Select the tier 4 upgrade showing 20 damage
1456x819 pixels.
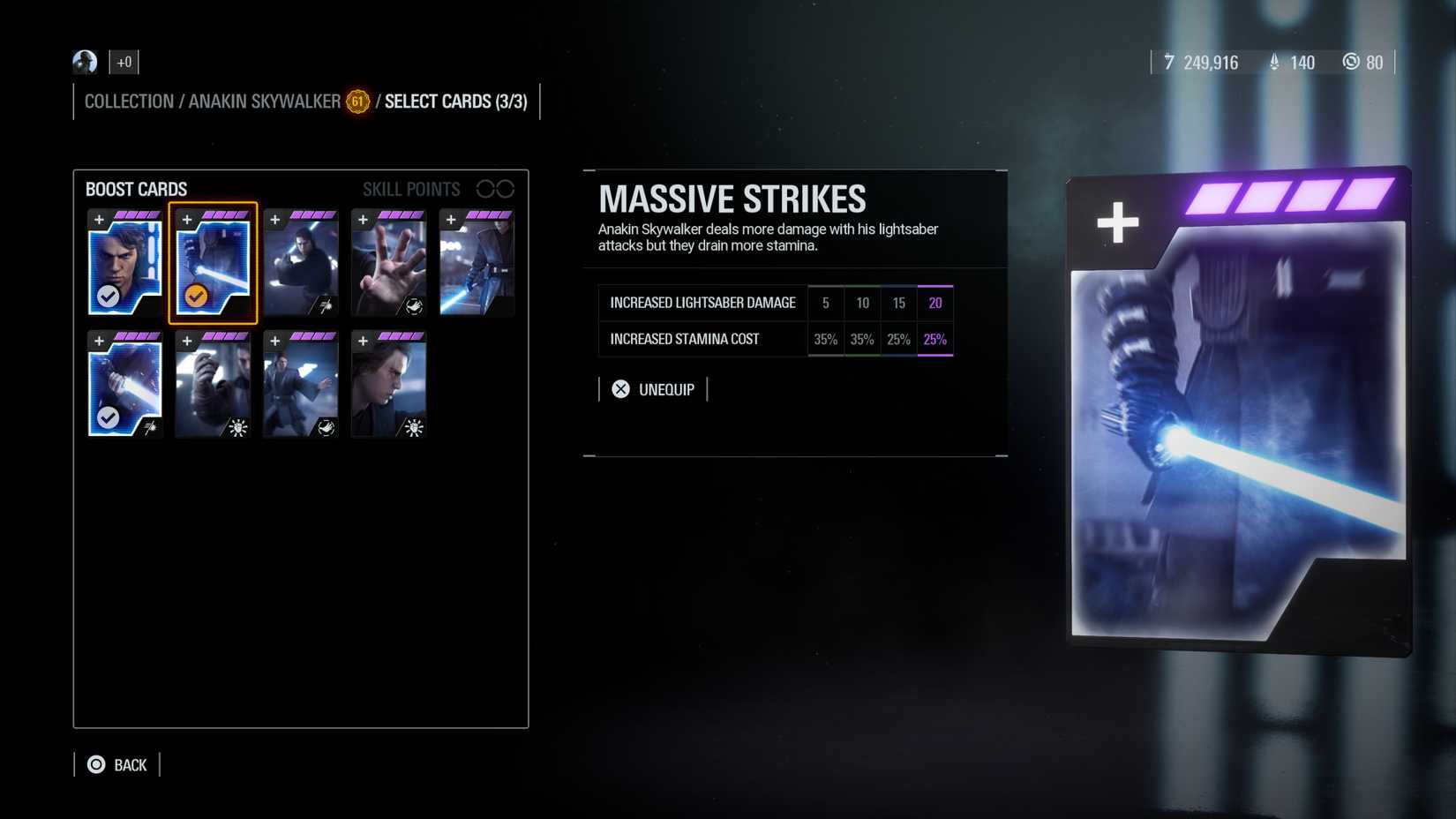click(x=934, y=303)
